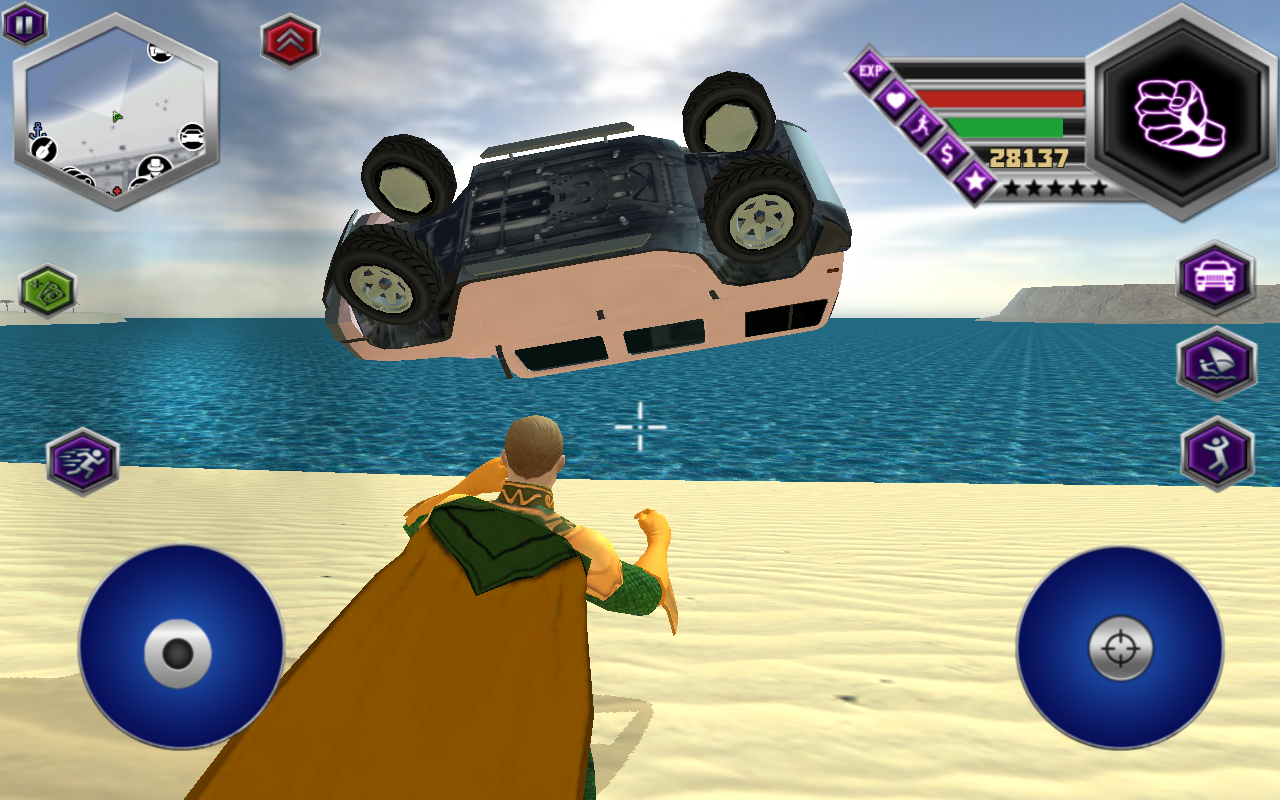The image size is (1280, 800).
Task: Activate windsurfing mode icon
Action: coord(1216,363)
